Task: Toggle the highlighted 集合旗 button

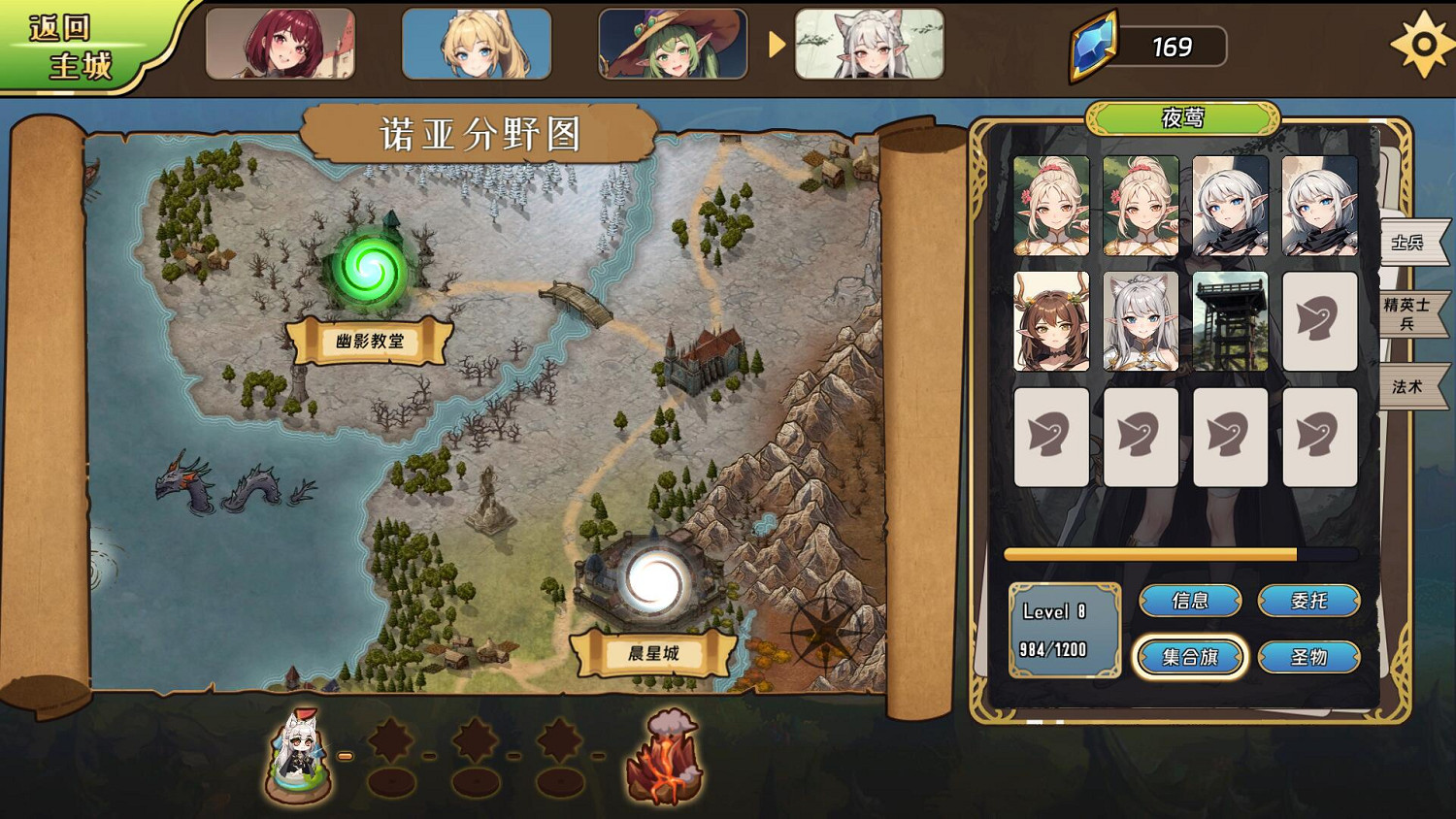Action: (1190, 657)
